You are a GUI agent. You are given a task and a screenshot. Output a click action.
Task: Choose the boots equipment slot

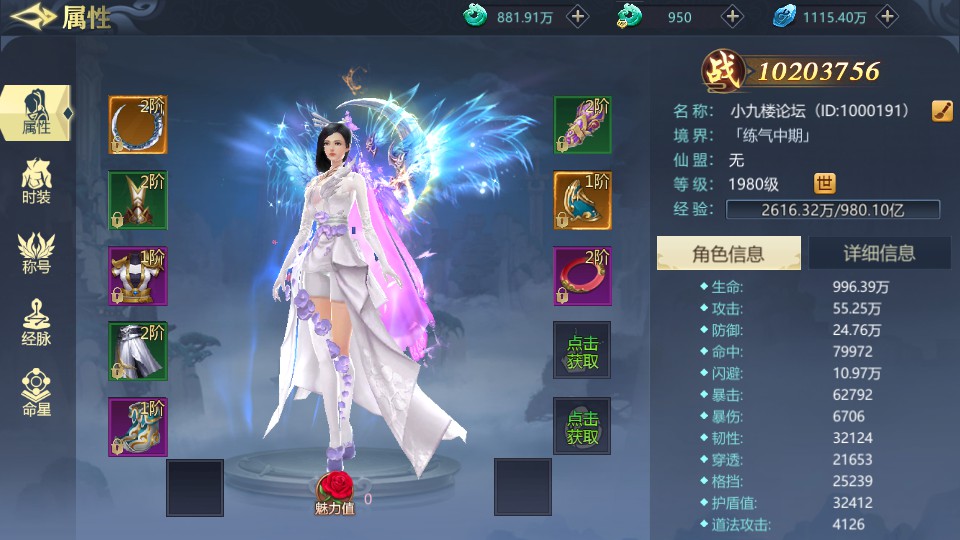click(x=138, y=427)
